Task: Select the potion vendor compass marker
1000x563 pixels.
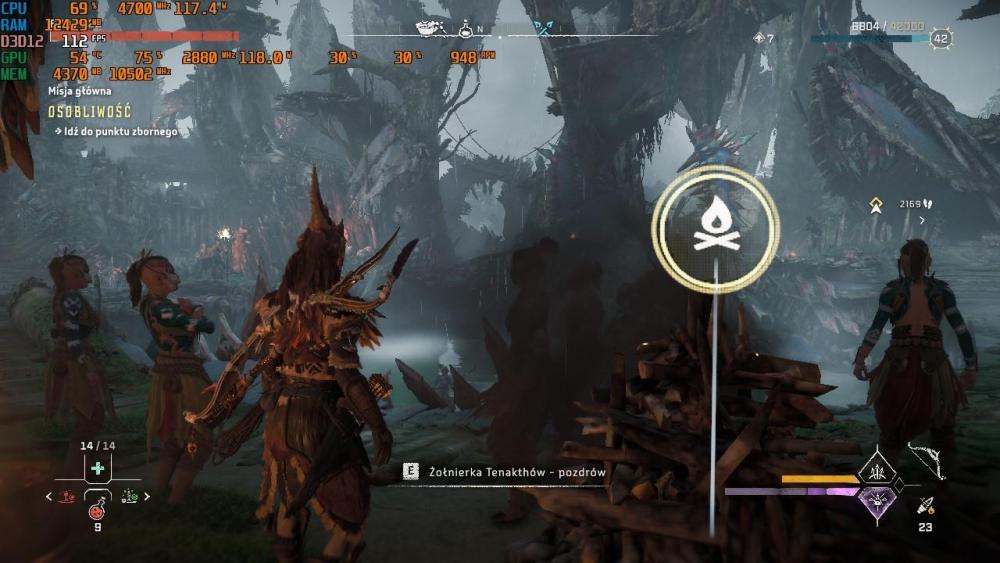Action: (x=466, y=29)
